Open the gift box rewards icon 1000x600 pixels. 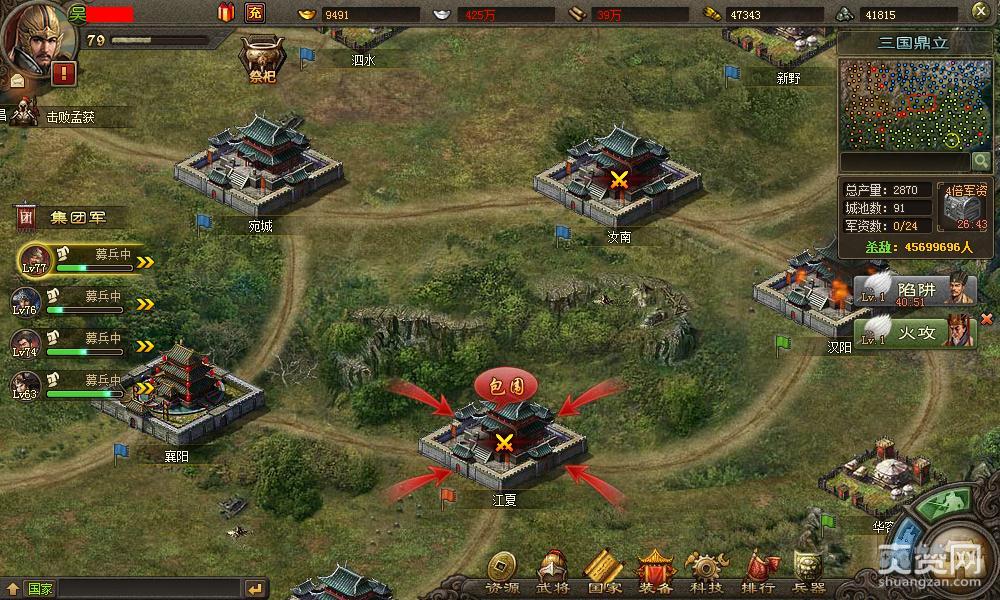click(x=225, y=13)
